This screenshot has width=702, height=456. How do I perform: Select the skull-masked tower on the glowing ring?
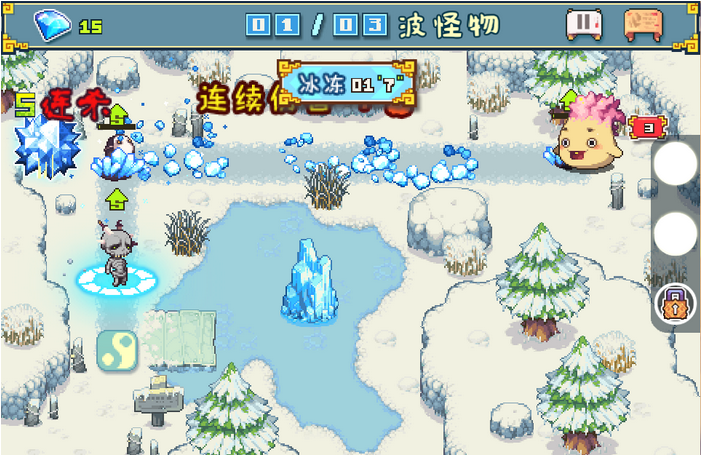tap(117, 256)
